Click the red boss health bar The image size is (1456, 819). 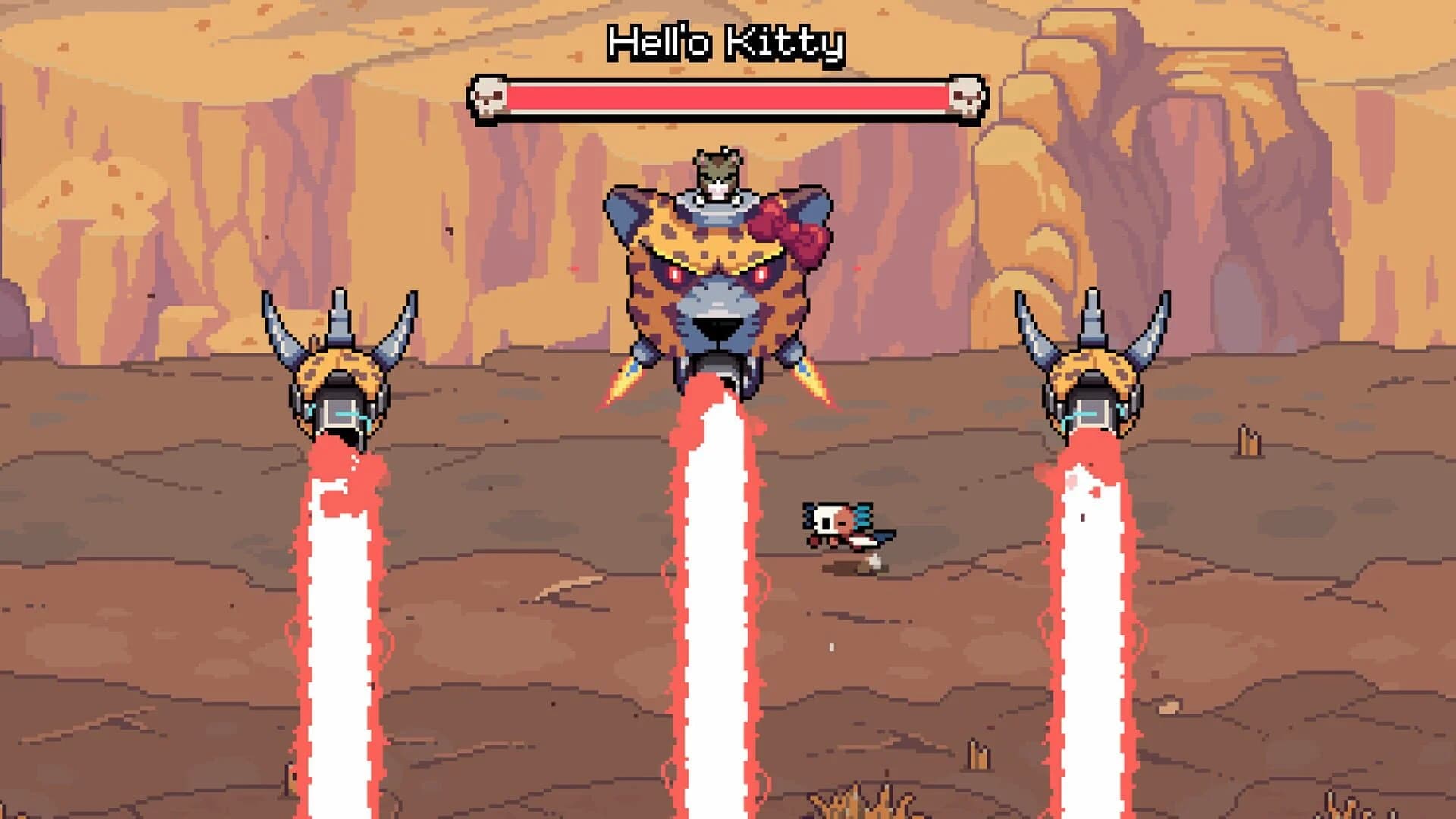[728, 96]
